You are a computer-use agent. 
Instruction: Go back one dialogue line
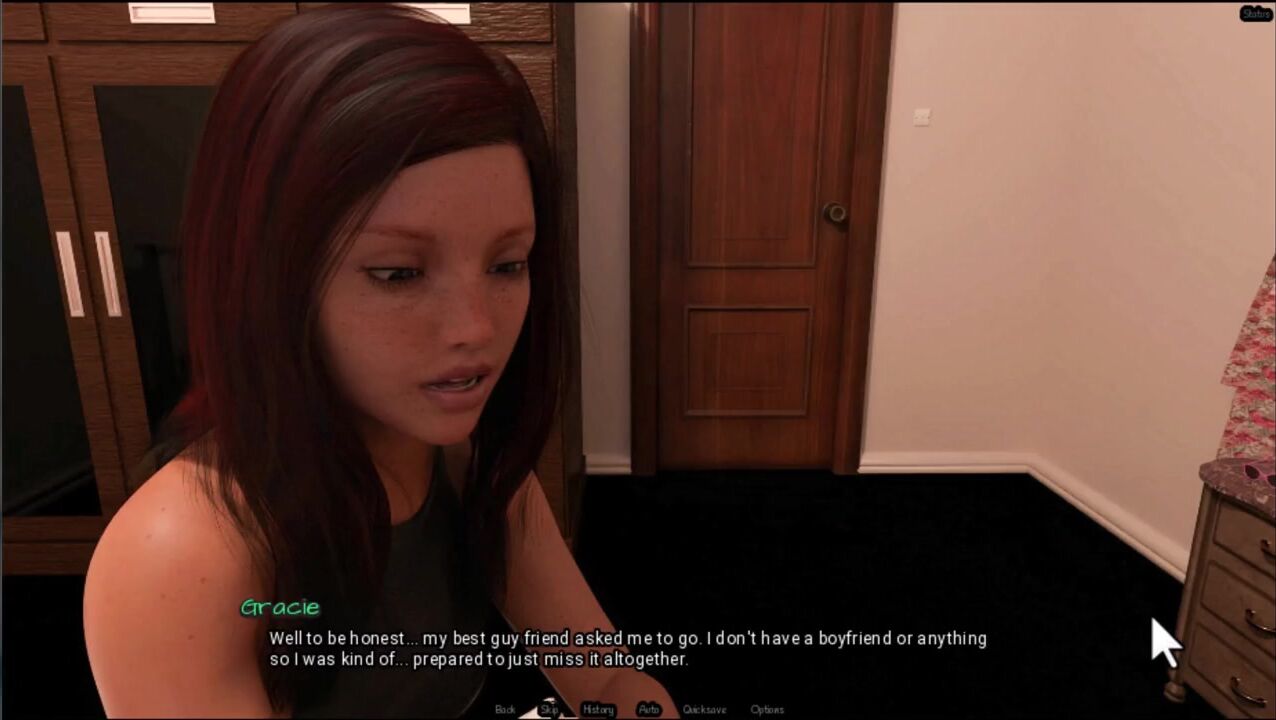[505, 709]
